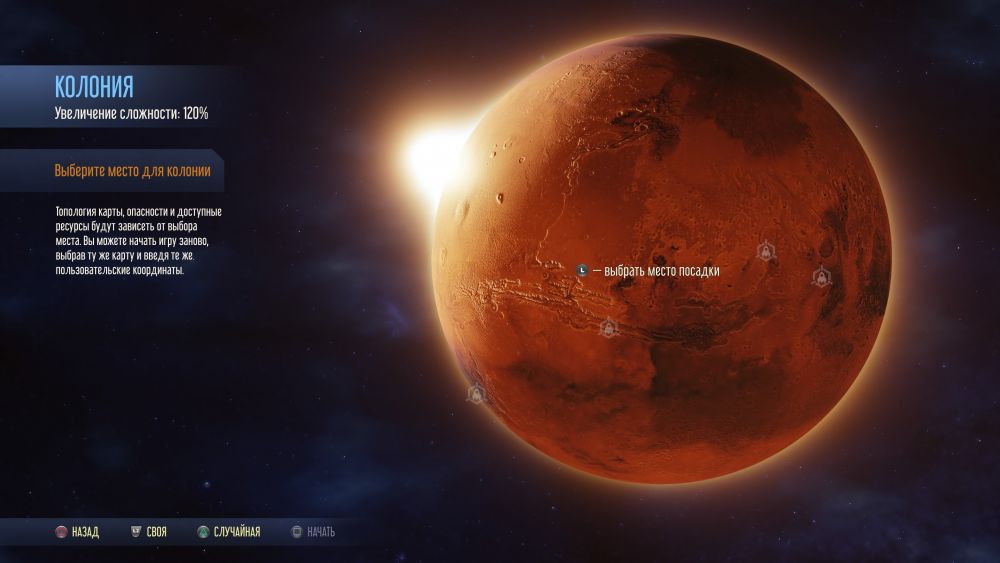1000x563 pixels.
Task: Go back with the НАЗАД button
Action: 78,532
